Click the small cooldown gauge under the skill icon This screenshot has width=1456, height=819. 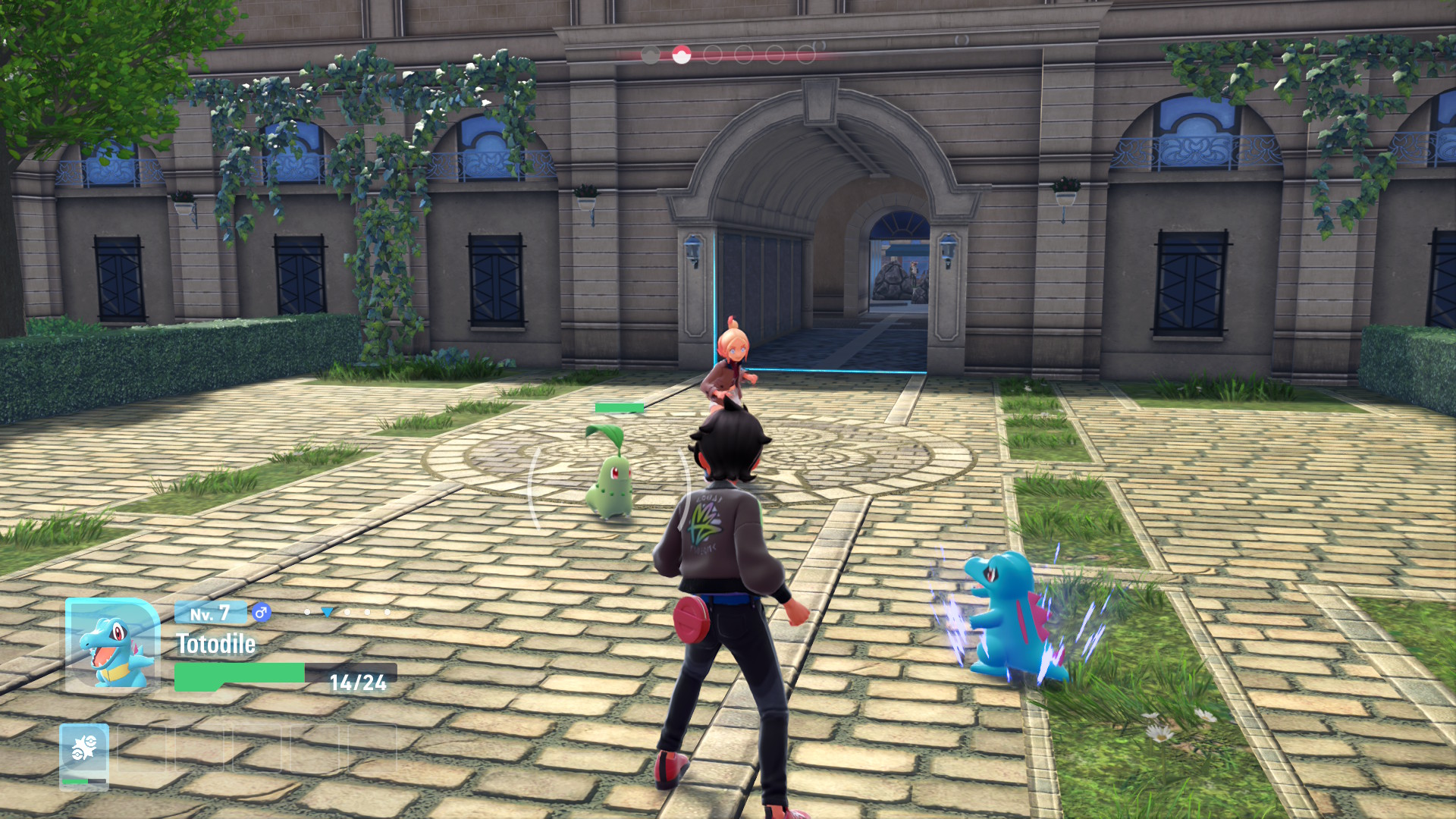tap(84, 782)
